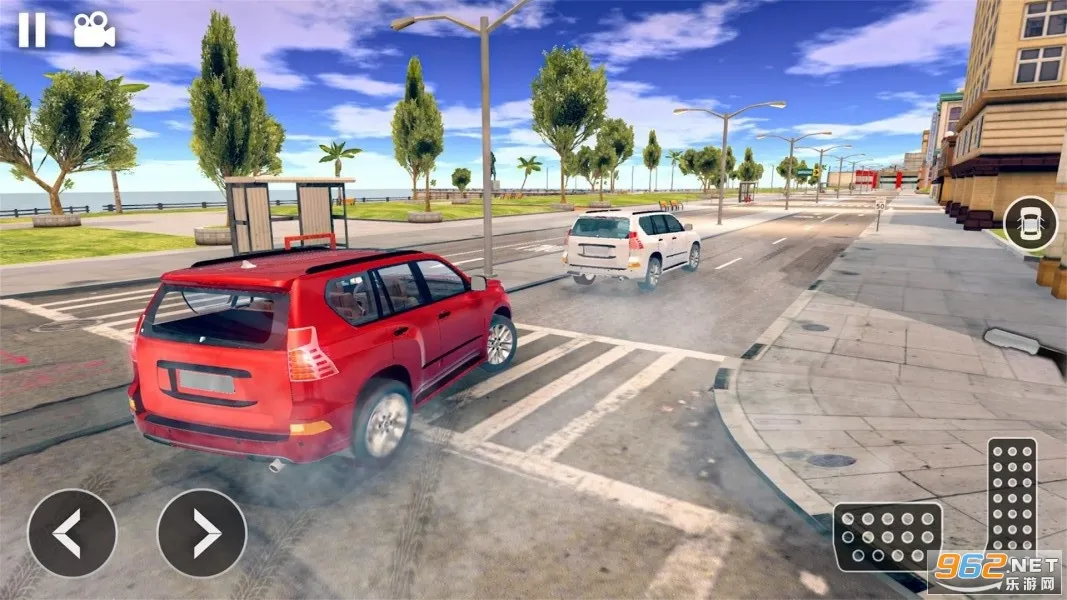1067x600 pixels.
Task: Pause the game
Action: [32, 29]
